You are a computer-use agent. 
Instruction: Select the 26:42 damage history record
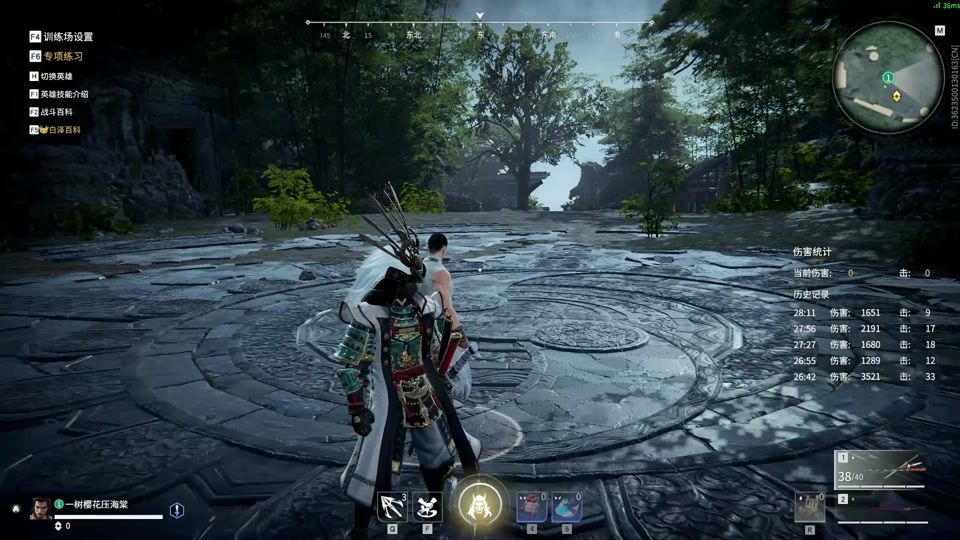[864, 377]
